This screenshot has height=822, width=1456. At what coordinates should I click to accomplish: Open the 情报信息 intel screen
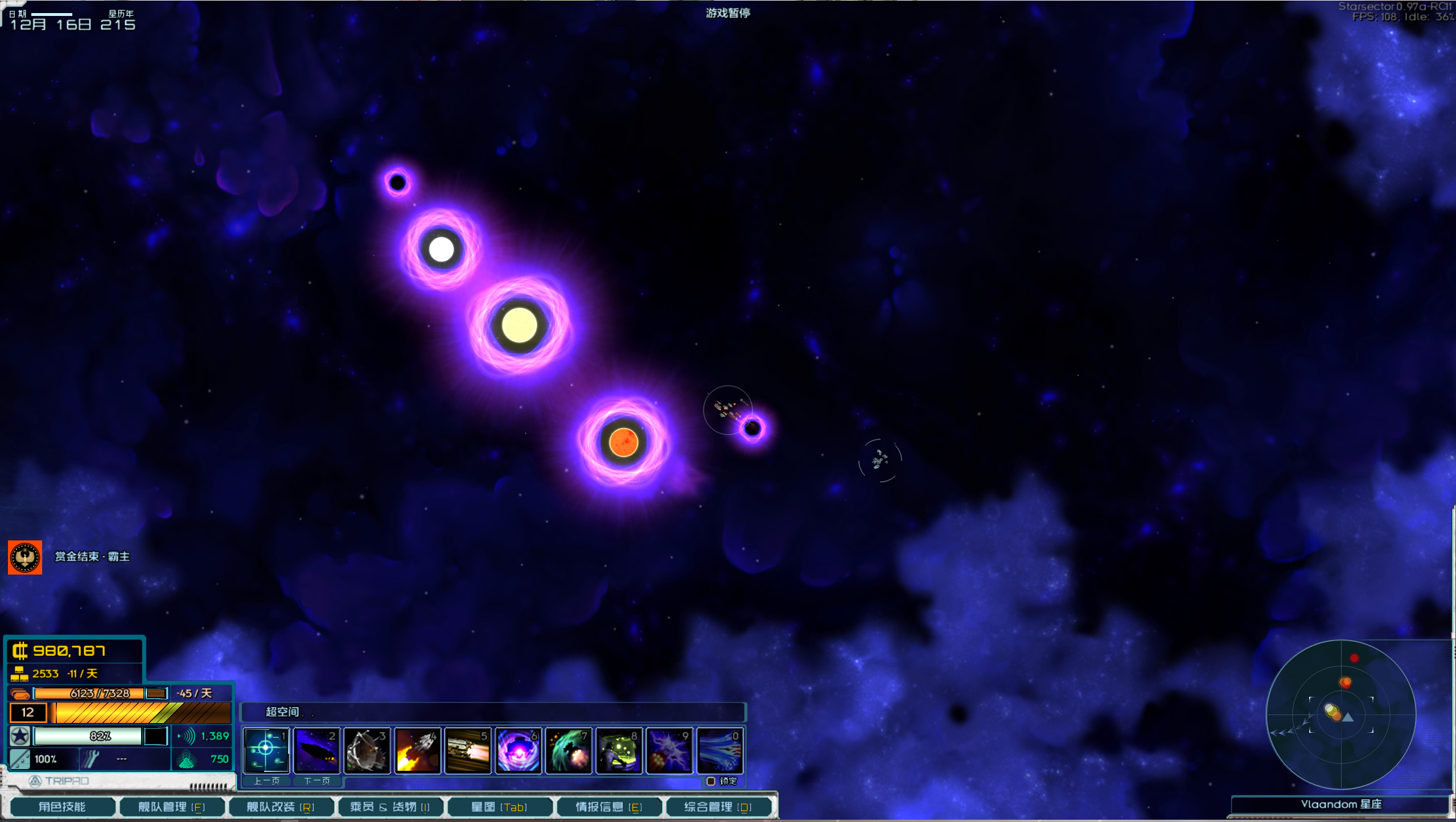[x=608, y=807]
